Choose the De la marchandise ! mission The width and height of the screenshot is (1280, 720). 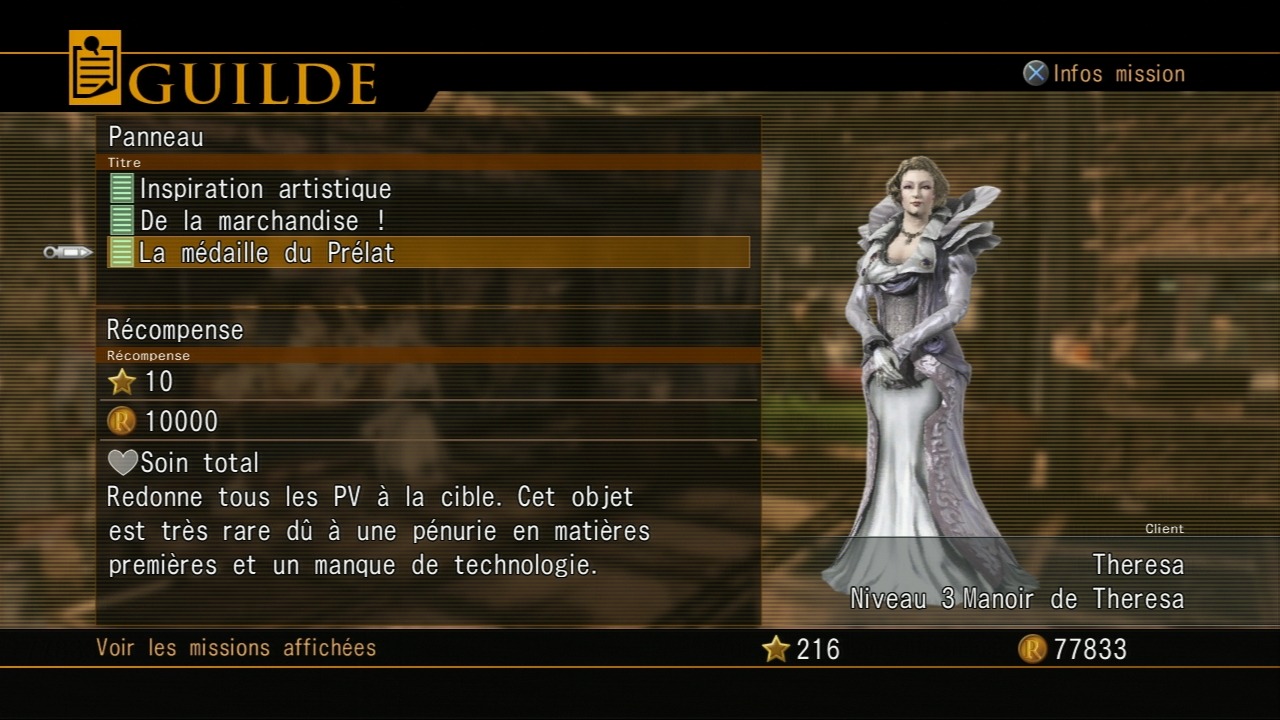(262, 221)
